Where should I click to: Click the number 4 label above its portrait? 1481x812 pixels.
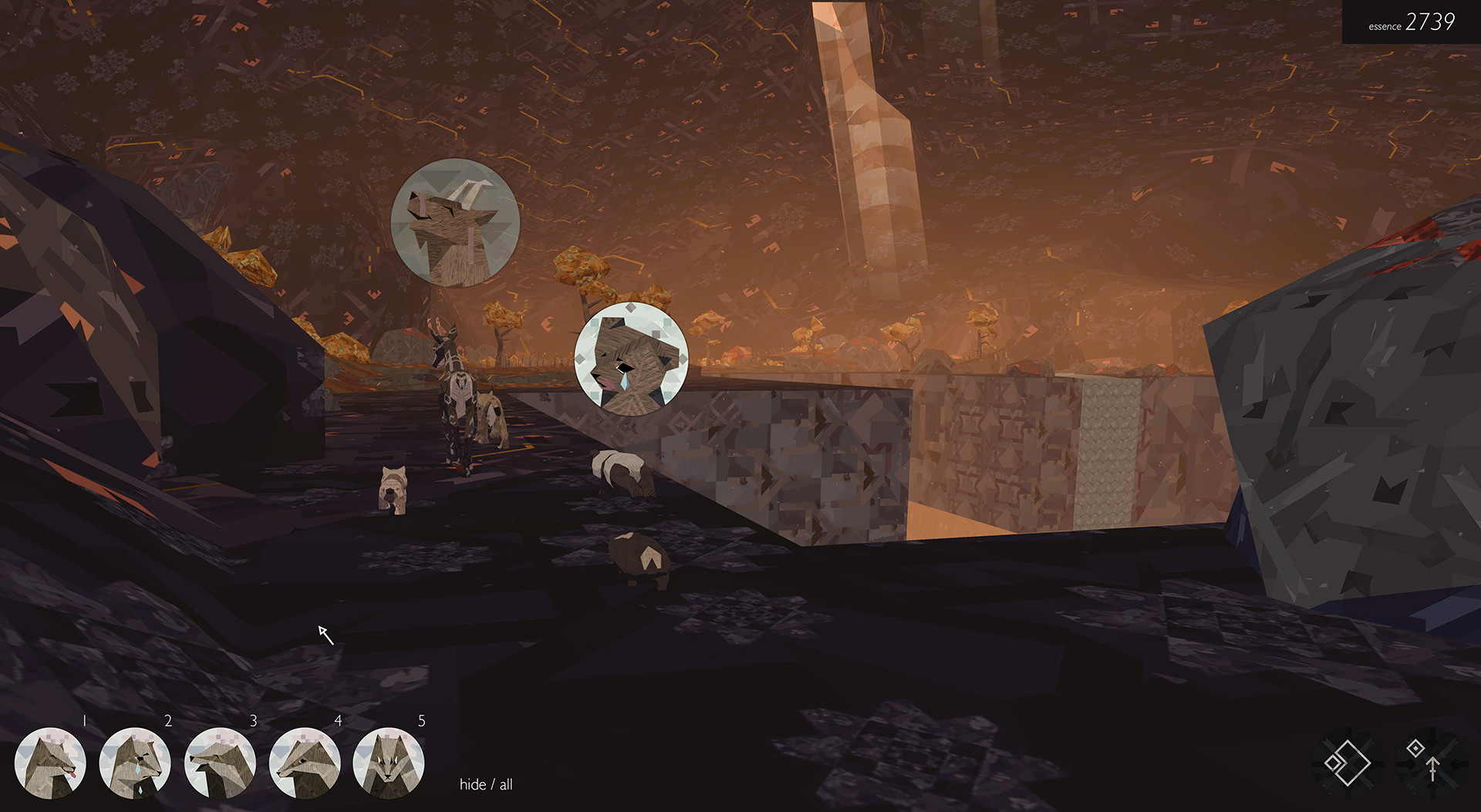(x=338, y=722)
